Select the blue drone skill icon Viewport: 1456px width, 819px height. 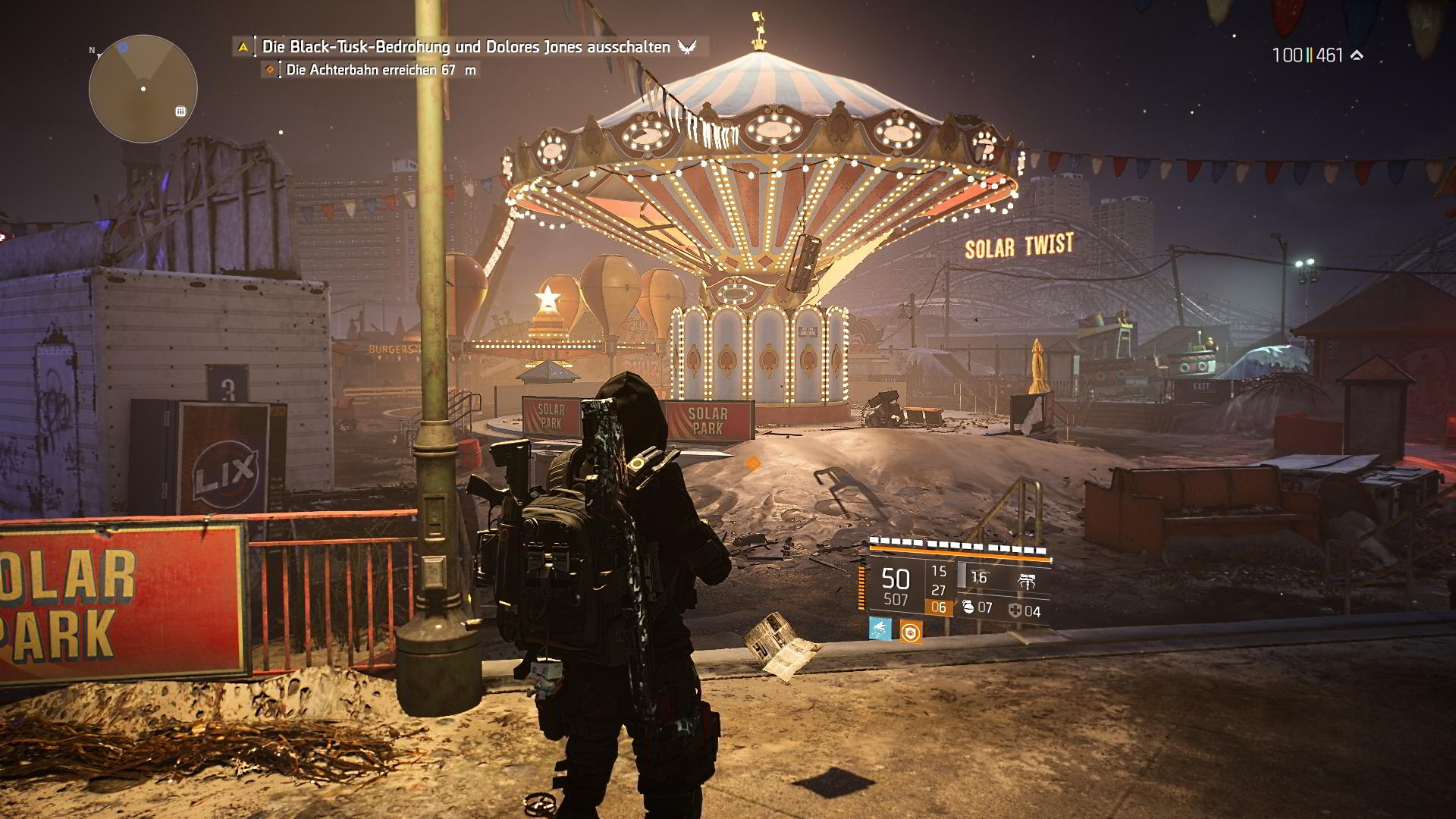click(880, 630)
